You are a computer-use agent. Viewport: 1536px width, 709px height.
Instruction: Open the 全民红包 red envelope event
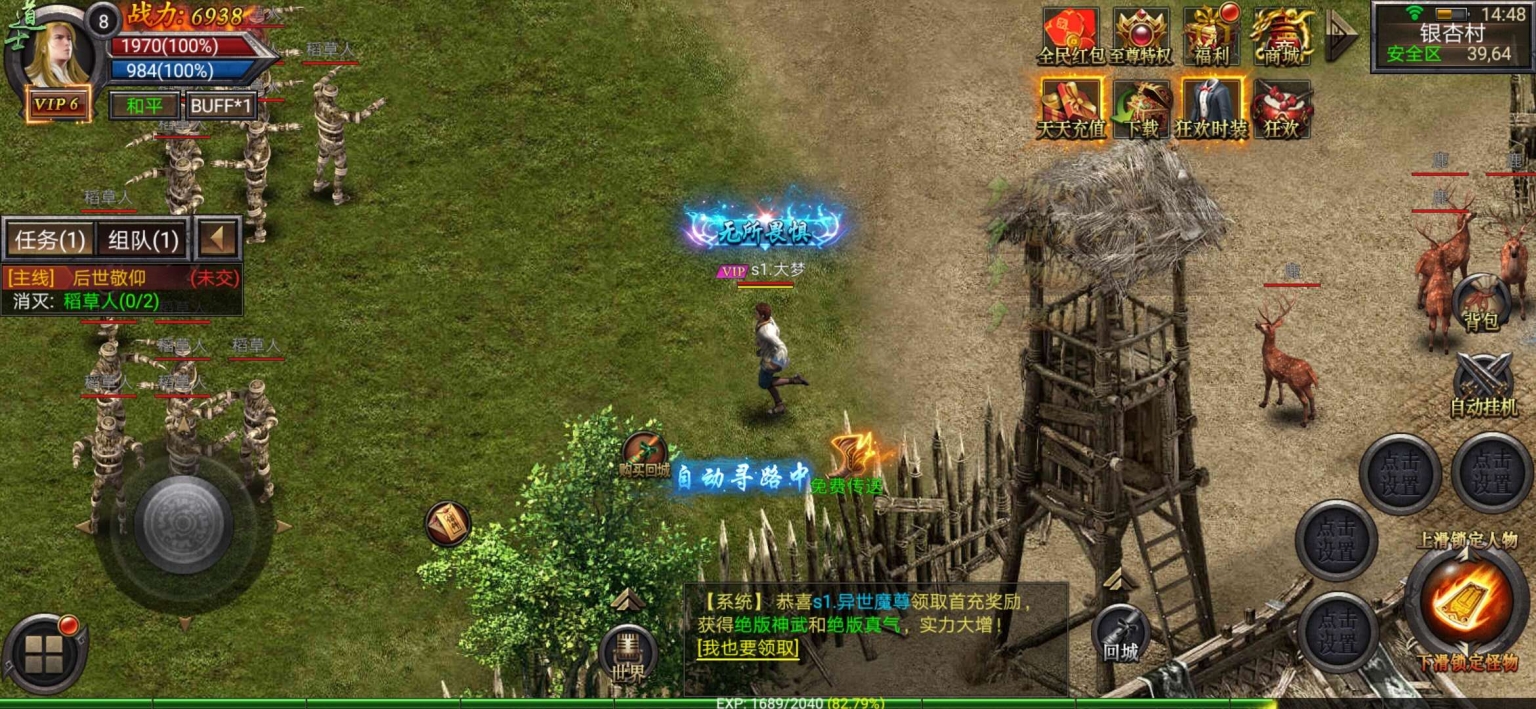click(1071, 36)
